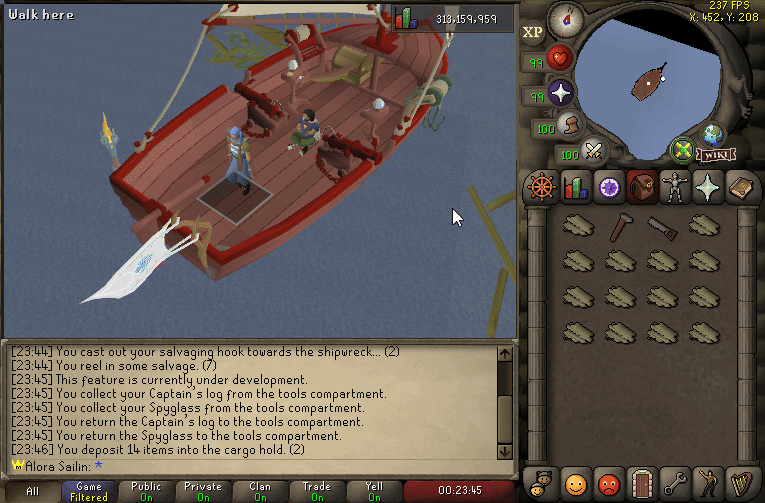Open the logout door tab
The height and width of the screenshot is (503, 765).
(641, 483)
